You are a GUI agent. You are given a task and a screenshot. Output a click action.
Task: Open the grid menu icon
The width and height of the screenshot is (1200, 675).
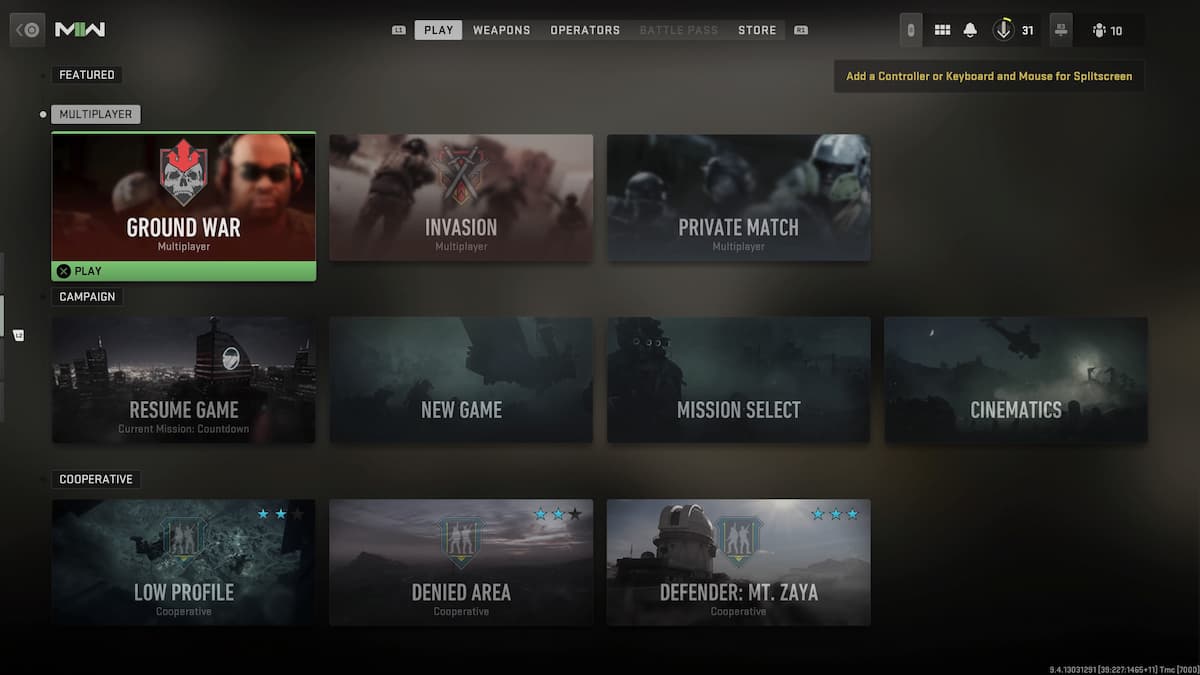[942, 30]
